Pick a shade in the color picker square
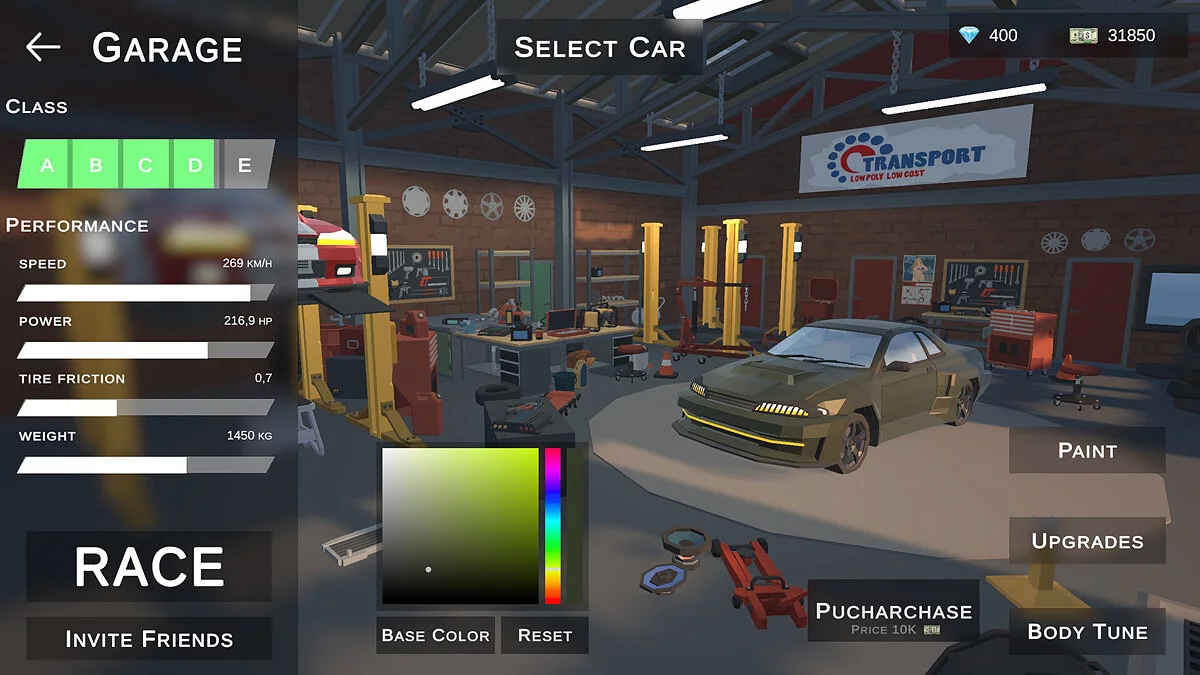 pyautogui.click(x=460, y=525)
